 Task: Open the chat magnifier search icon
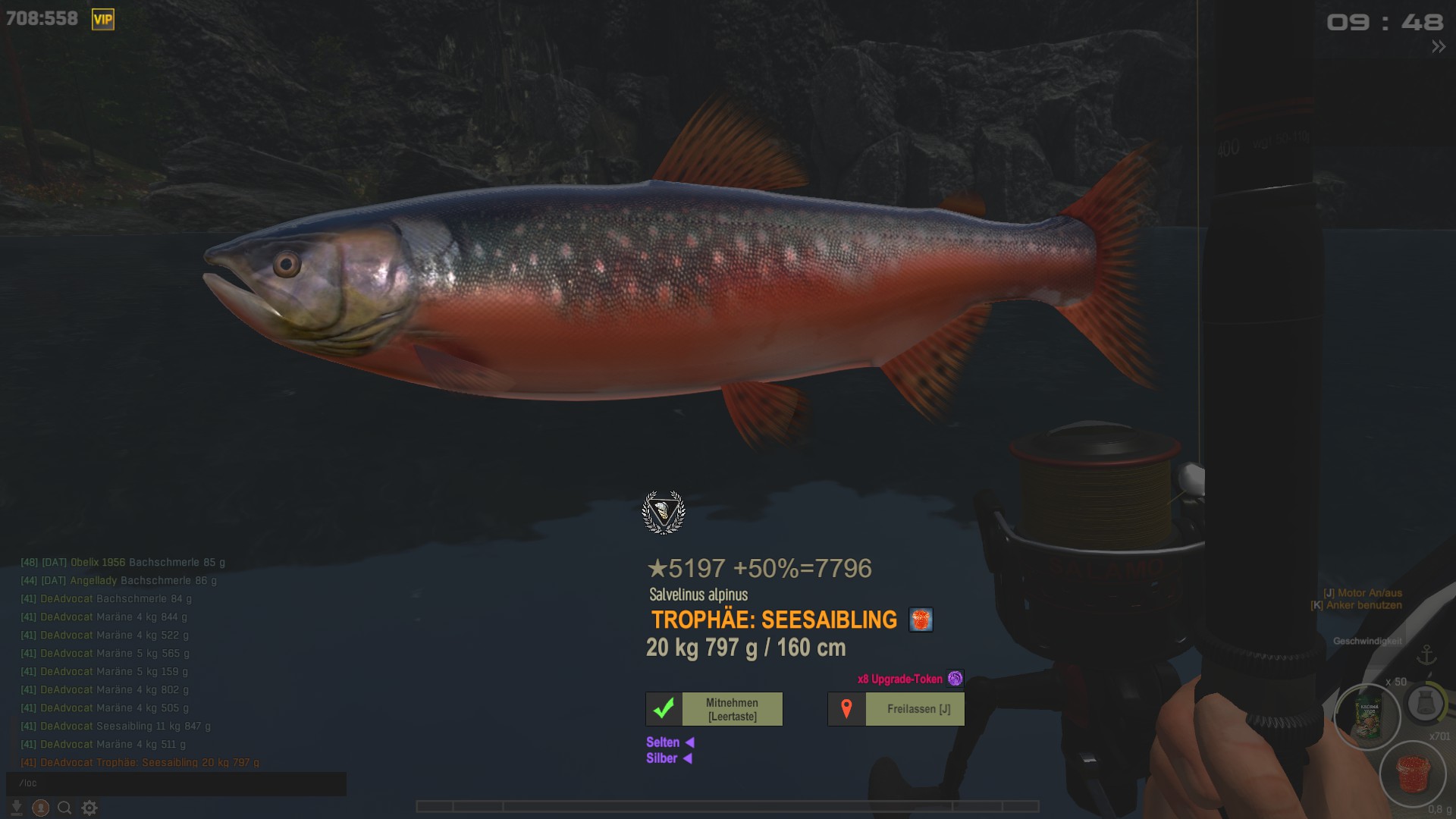pyautogui.click(x=64, y=808)
